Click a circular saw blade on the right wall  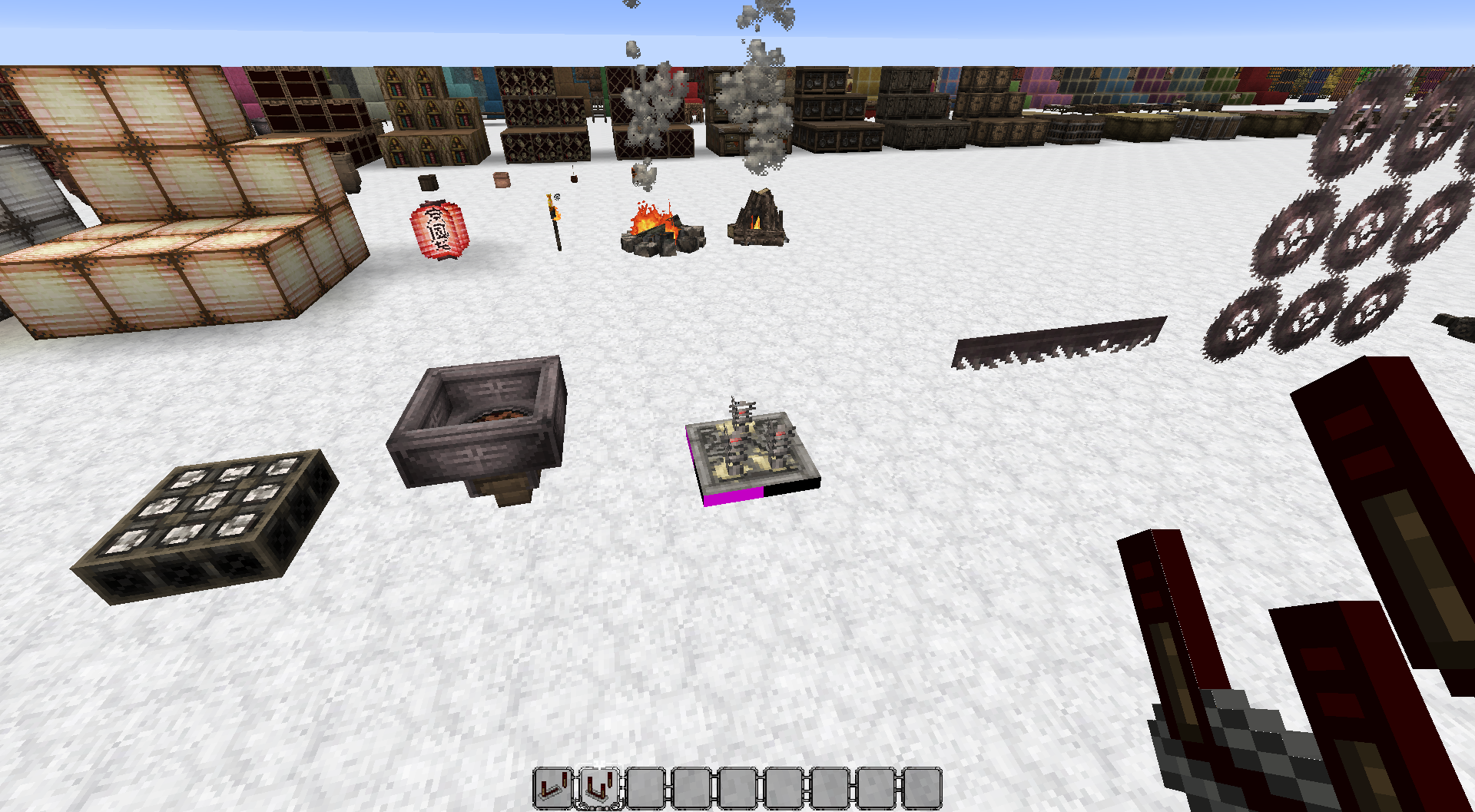point(1371,230)
